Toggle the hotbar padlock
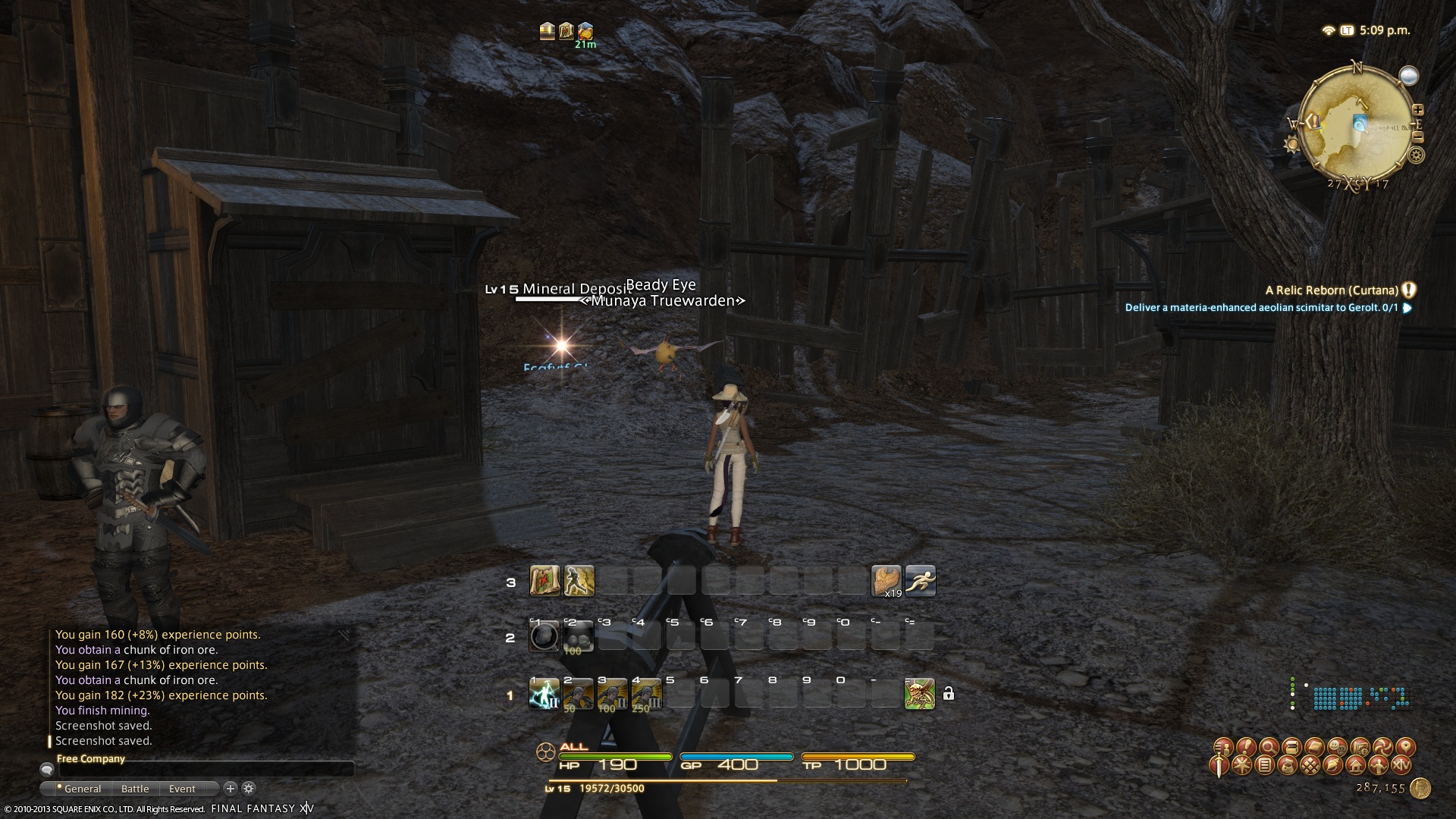This screenshot has height=819, width=1456. point(948,694)
